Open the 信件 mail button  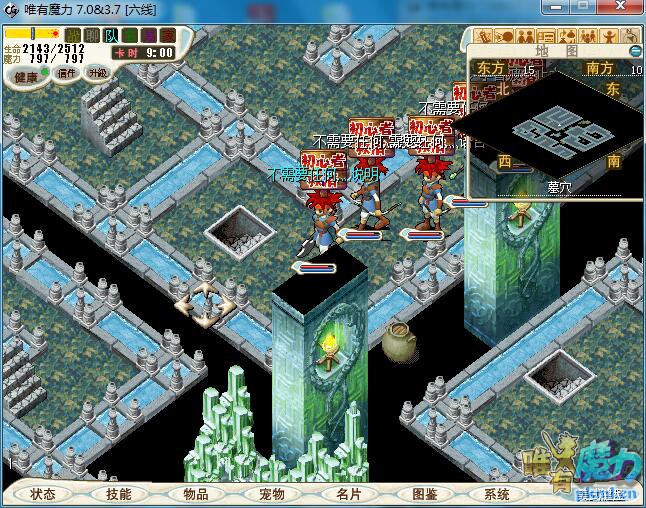[68, 72]
